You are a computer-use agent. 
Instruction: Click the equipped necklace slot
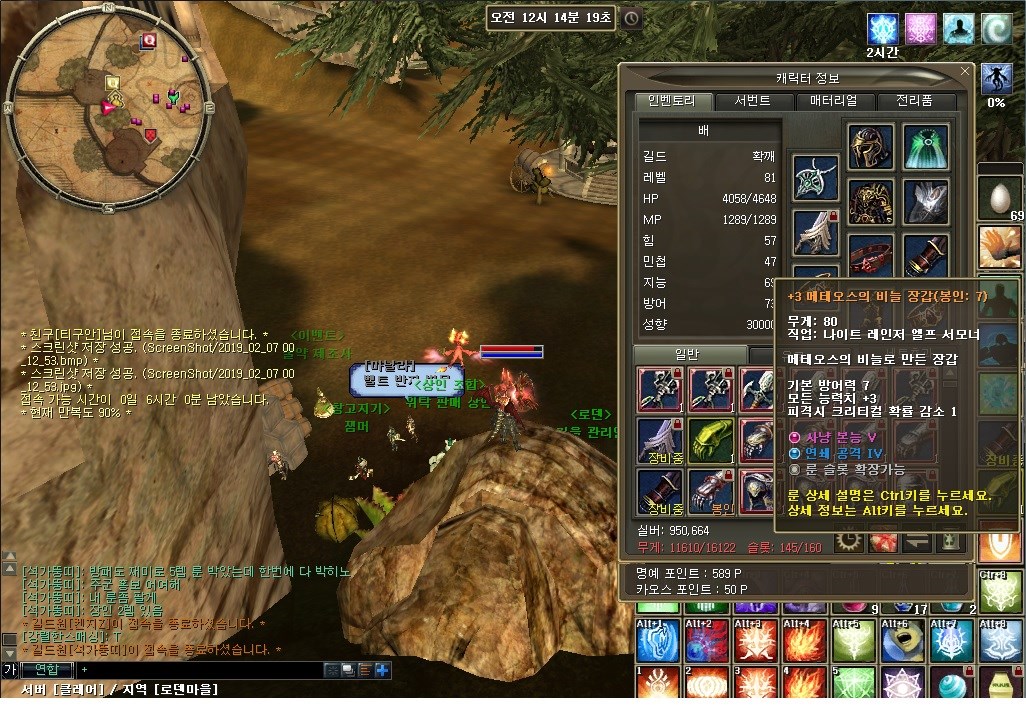(x=816, y=179)
